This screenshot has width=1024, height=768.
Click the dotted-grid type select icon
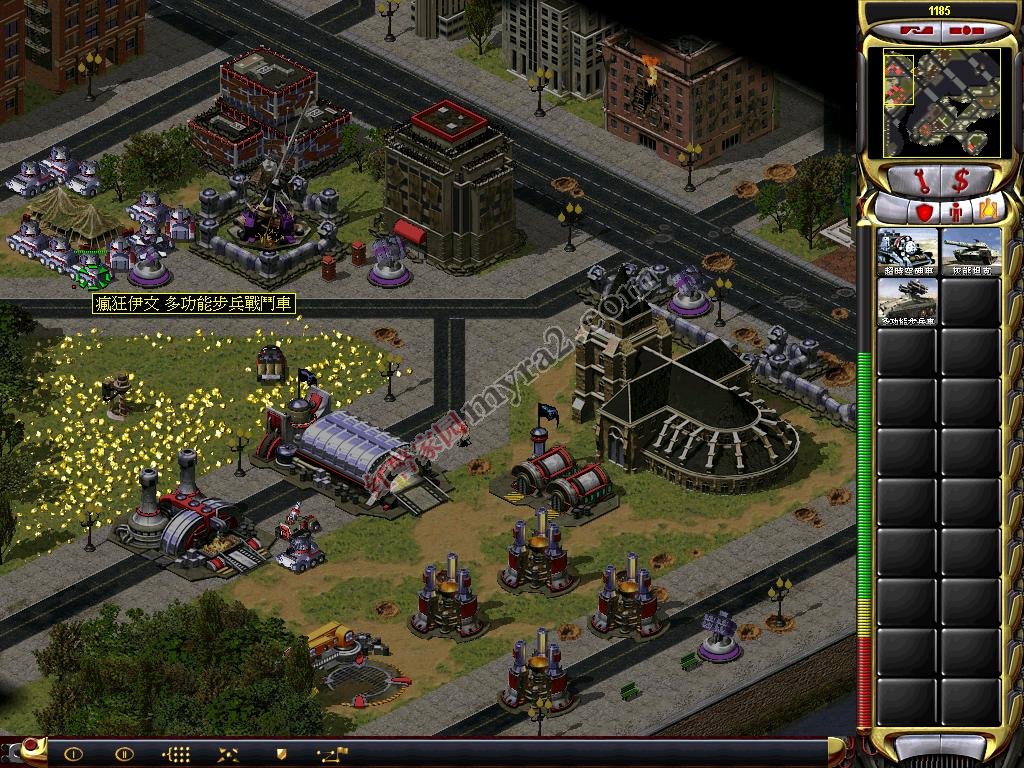[x=176, y=754]
